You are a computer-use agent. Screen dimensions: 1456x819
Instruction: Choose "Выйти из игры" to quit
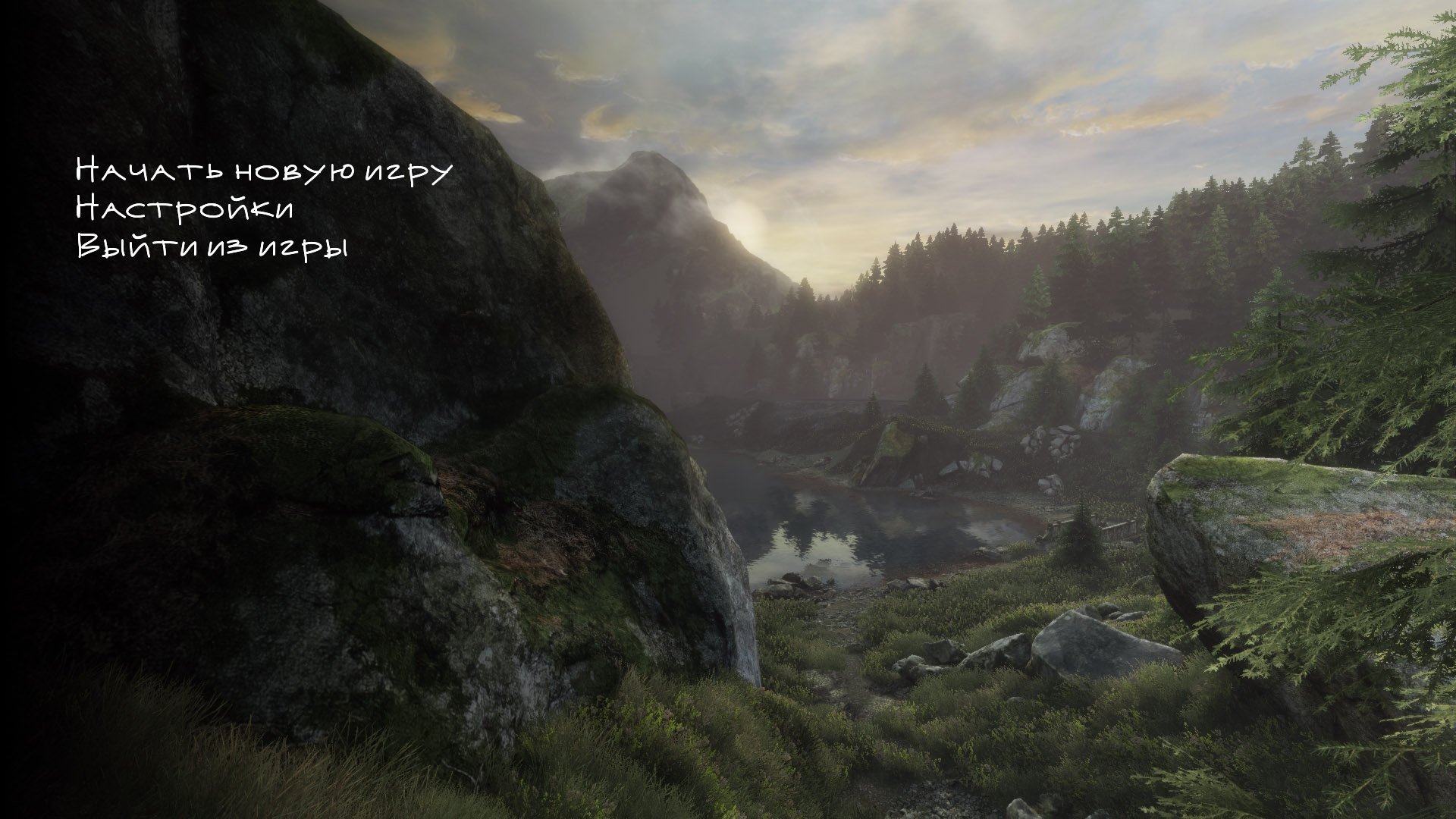tap(212, 246)
